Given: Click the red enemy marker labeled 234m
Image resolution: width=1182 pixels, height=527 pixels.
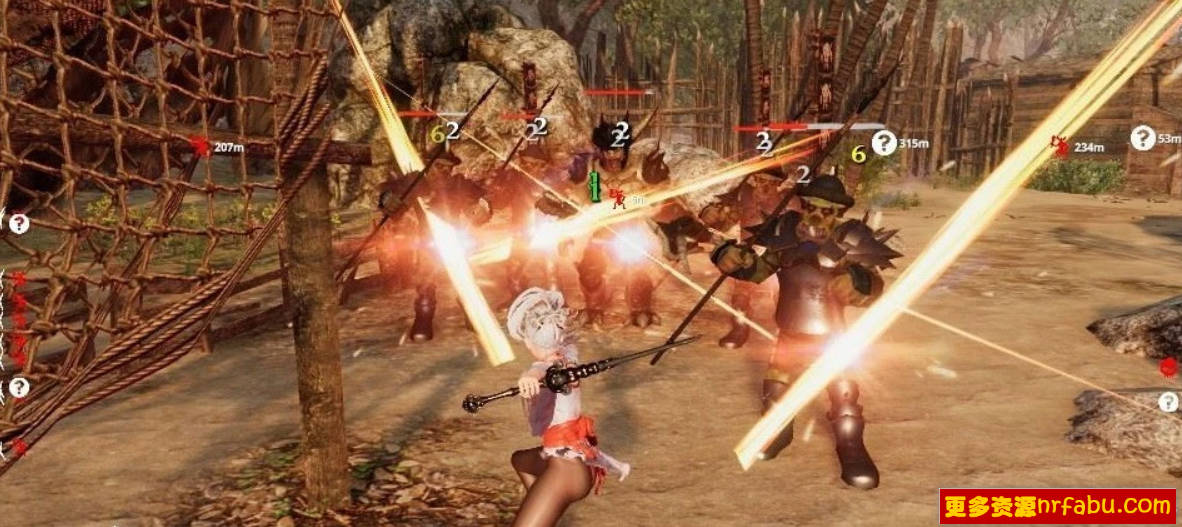Looking at the screenshot, I should (1060, 146).
